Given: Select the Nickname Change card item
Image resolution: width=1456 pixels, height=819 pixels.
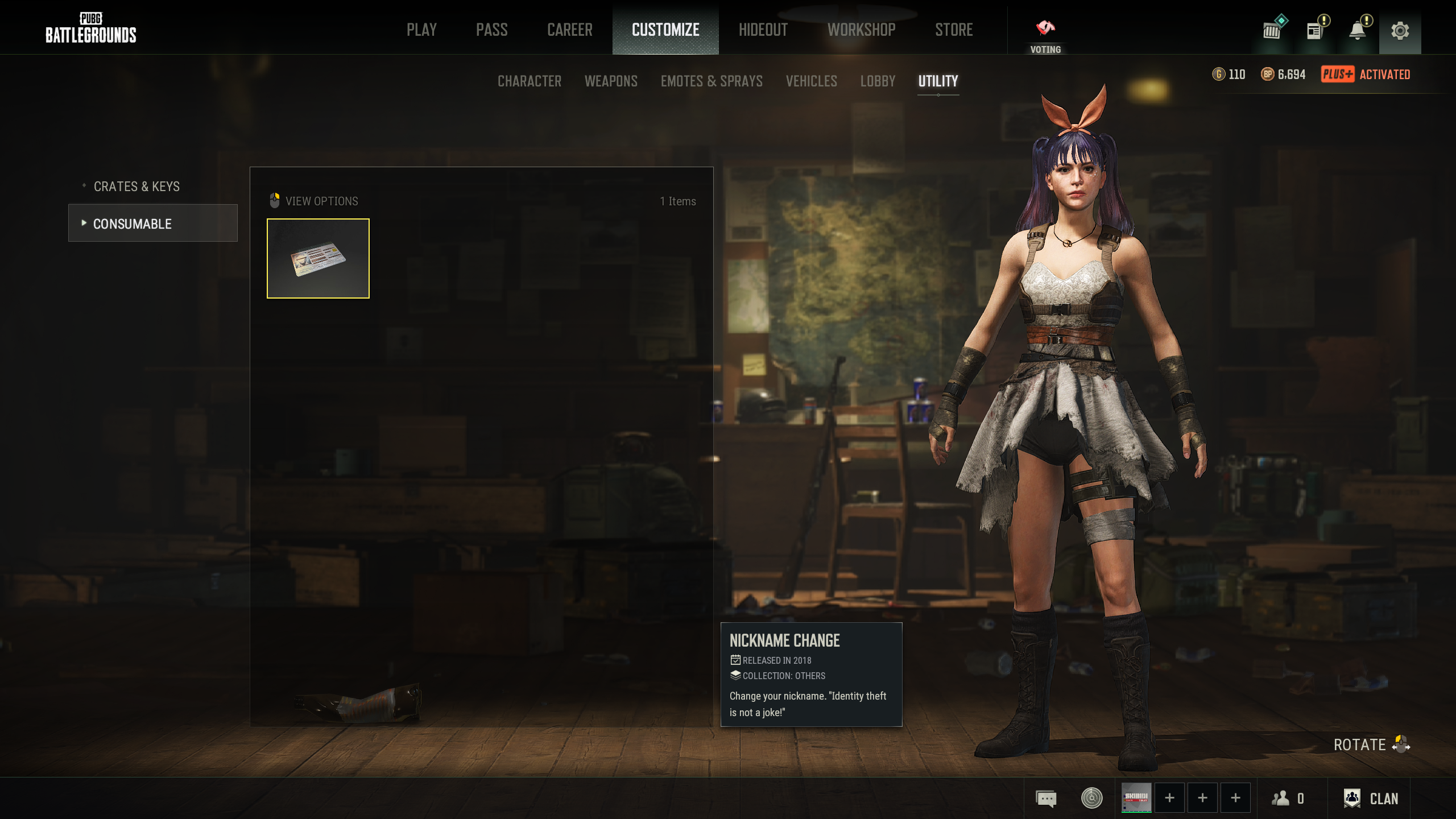Looking at the screenshot, I should (318, 258).
